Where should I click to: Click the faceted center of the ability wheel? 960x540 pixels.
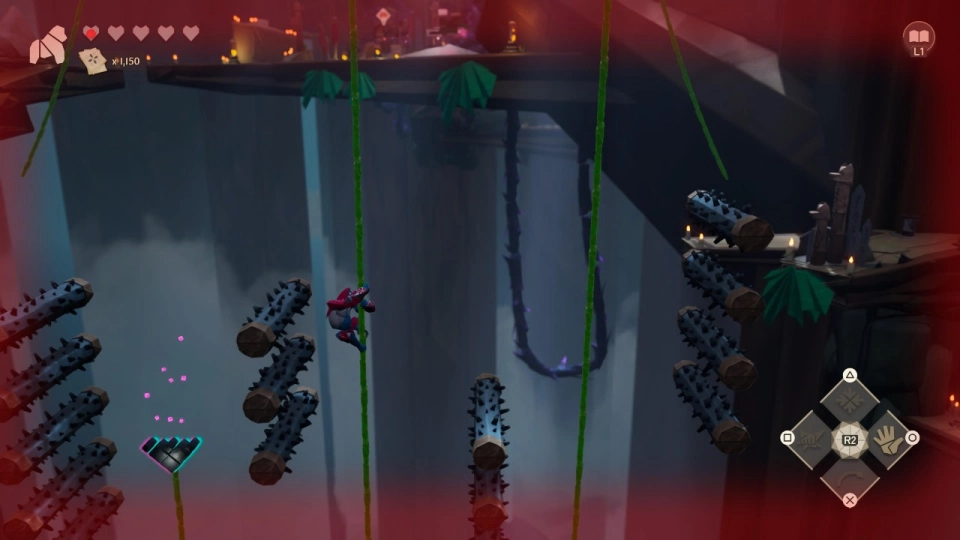pos(849,438)
